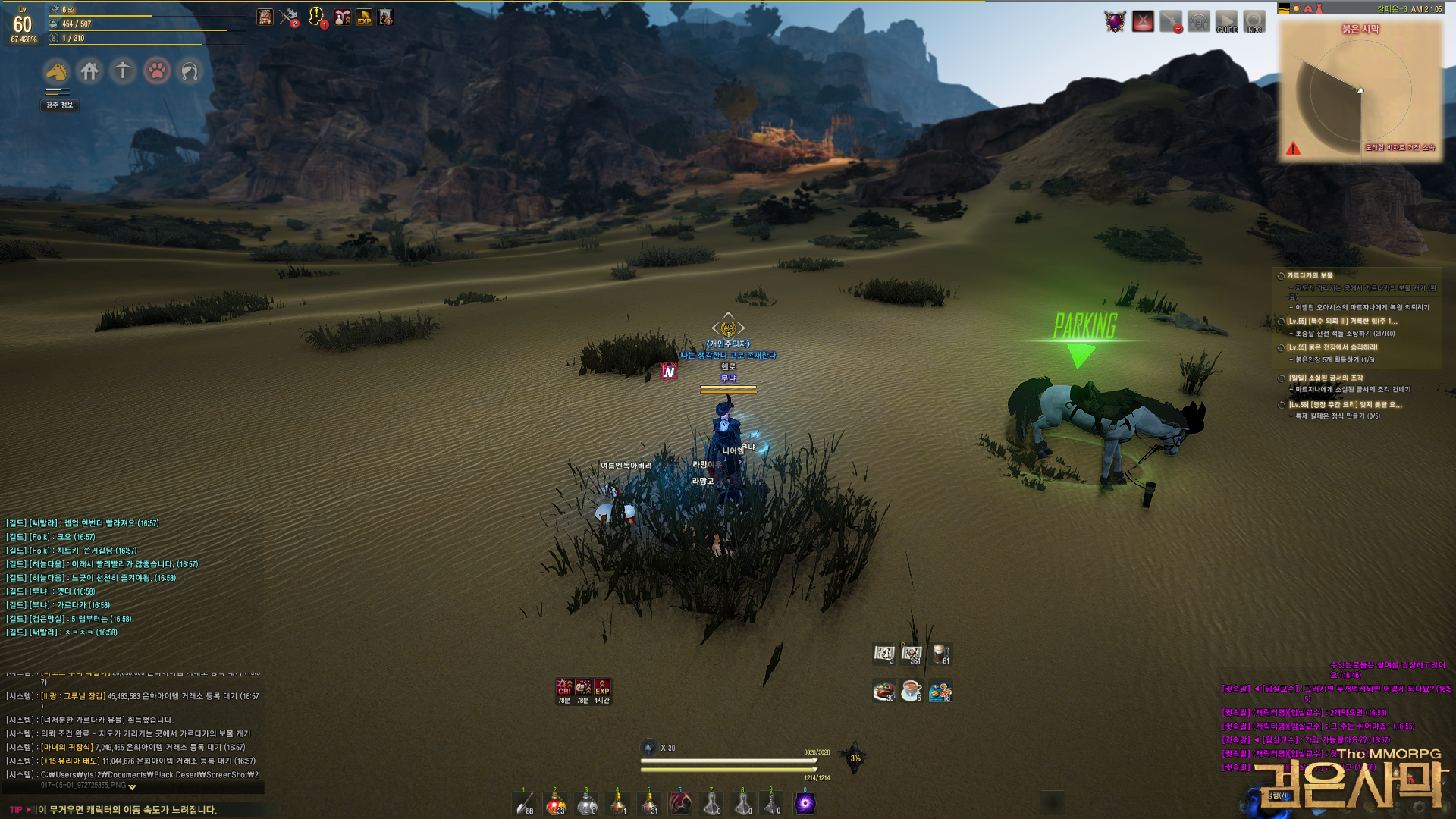Open the NPC search button
Viewport: 1456px width, 819px height.
tap(1254, 21)
